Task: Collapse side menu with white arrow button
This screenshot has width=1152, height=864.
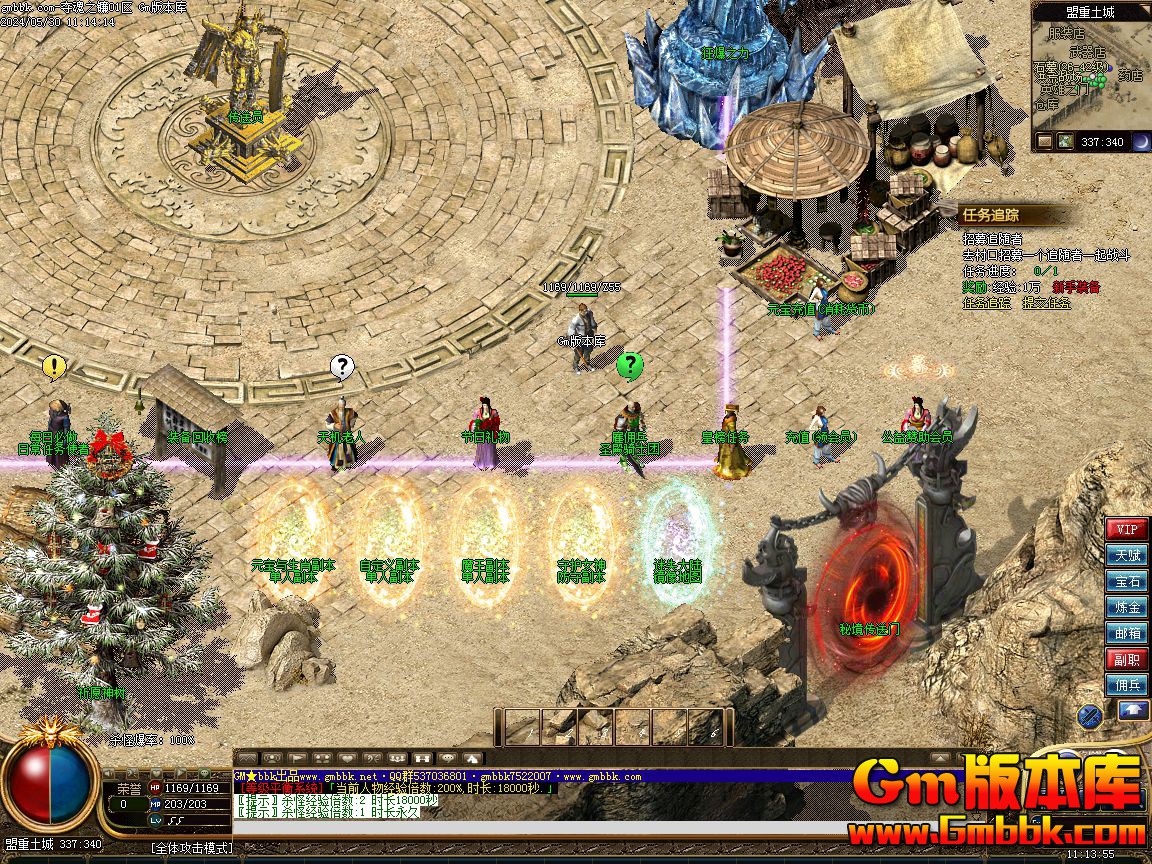Action: click(x=1133, y=710)
